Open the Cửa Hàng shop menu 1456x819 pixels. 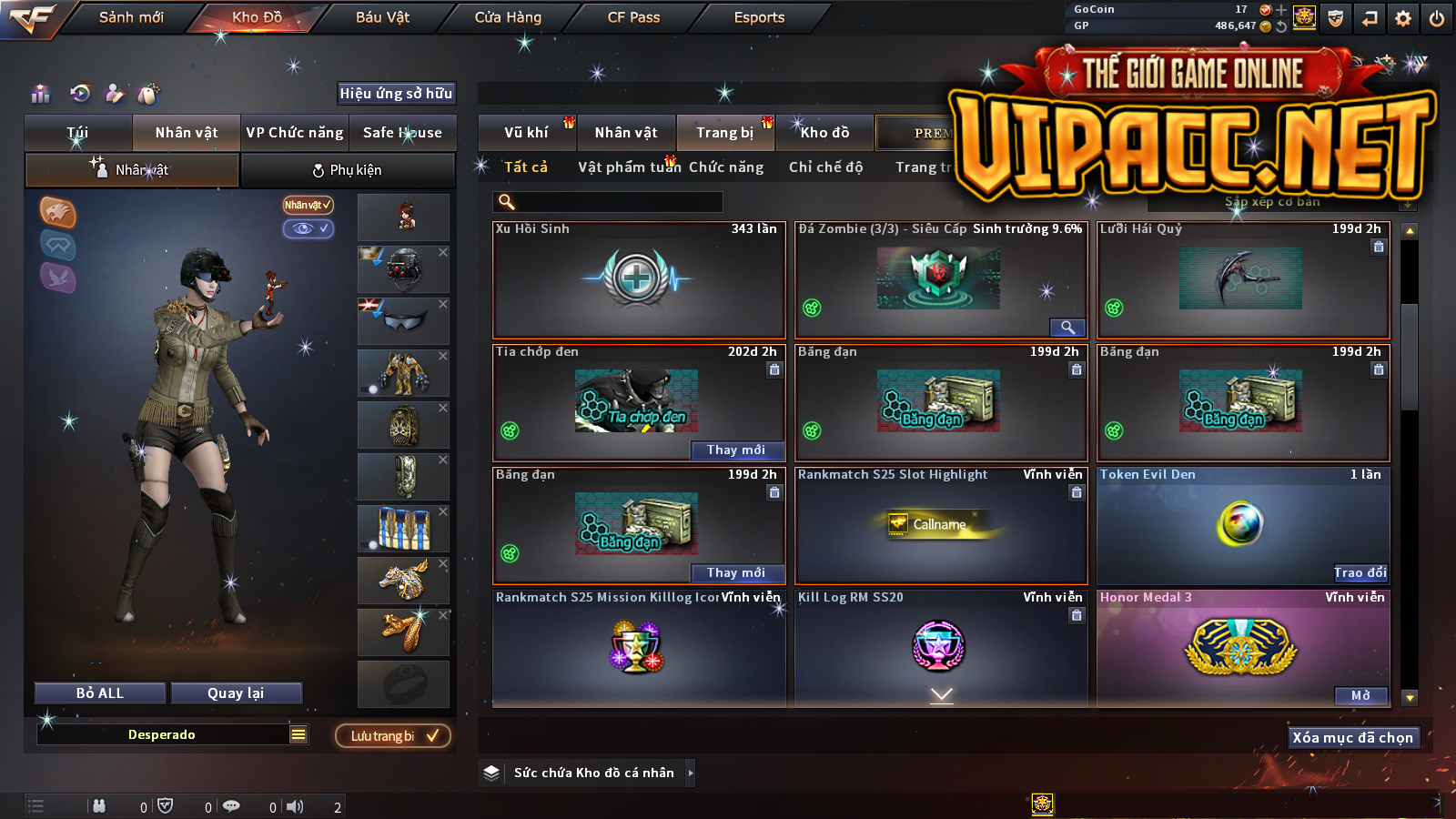(508, 17)
